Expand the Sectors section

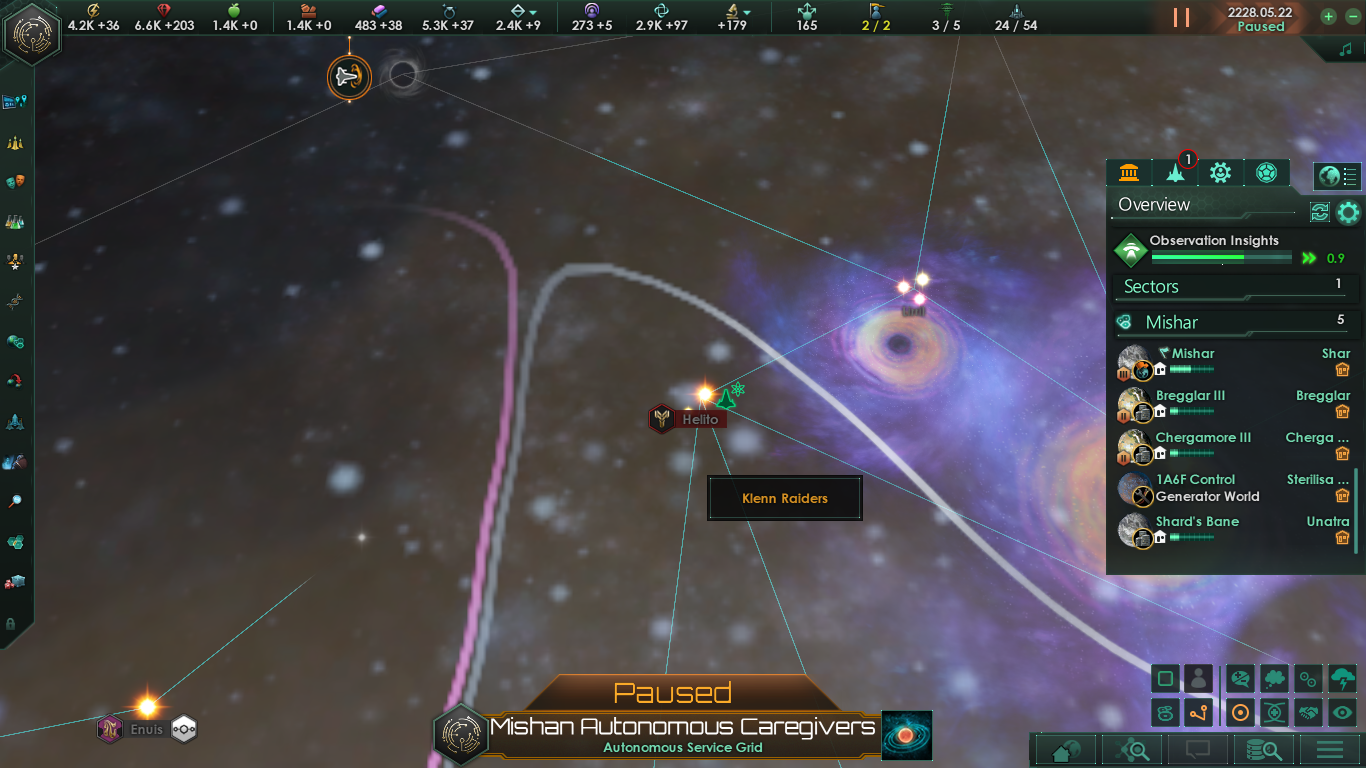point(1232,287)
